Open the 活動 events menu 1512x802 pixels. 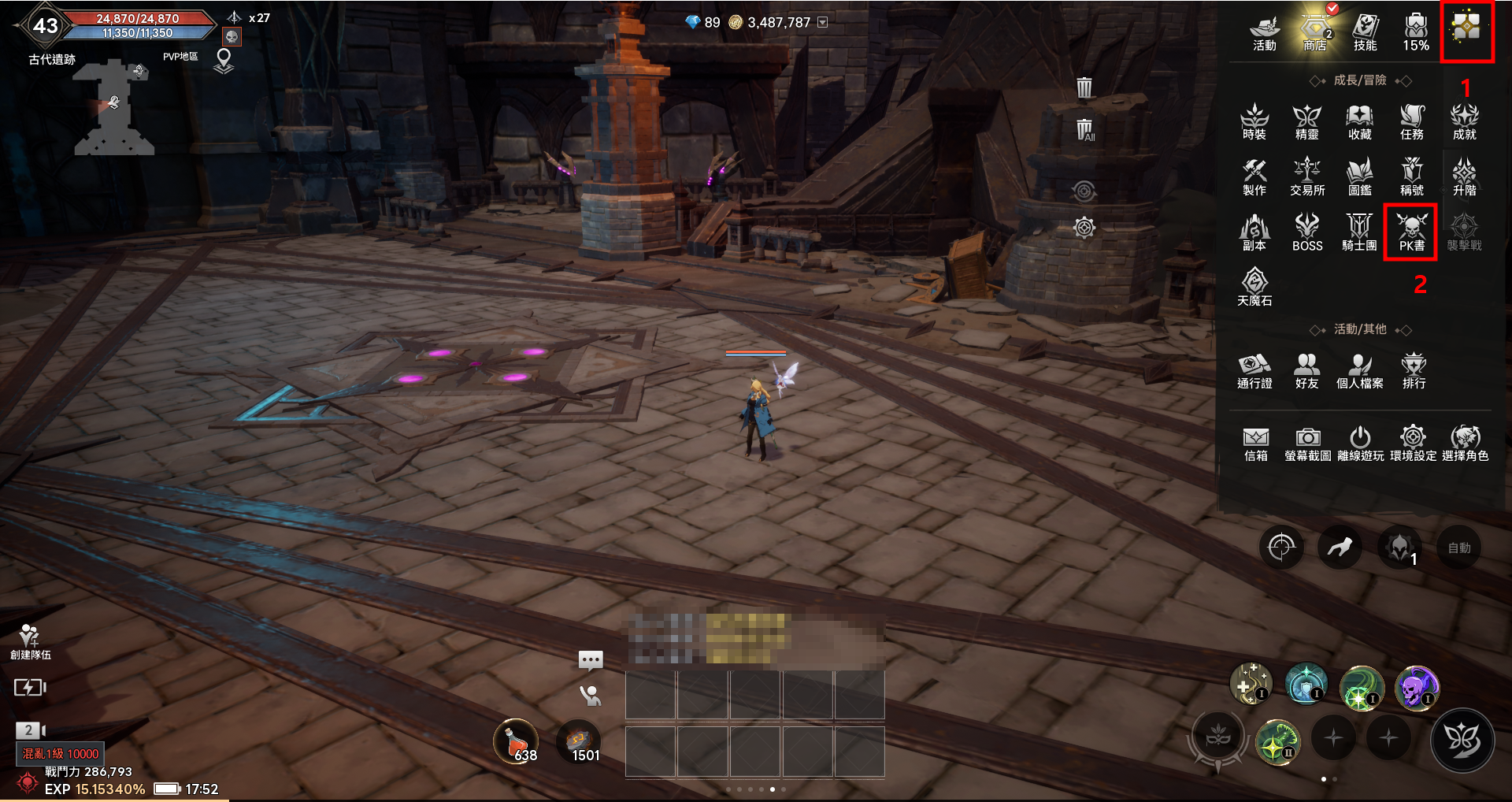pyautogui.click(x=1264, y=32)
